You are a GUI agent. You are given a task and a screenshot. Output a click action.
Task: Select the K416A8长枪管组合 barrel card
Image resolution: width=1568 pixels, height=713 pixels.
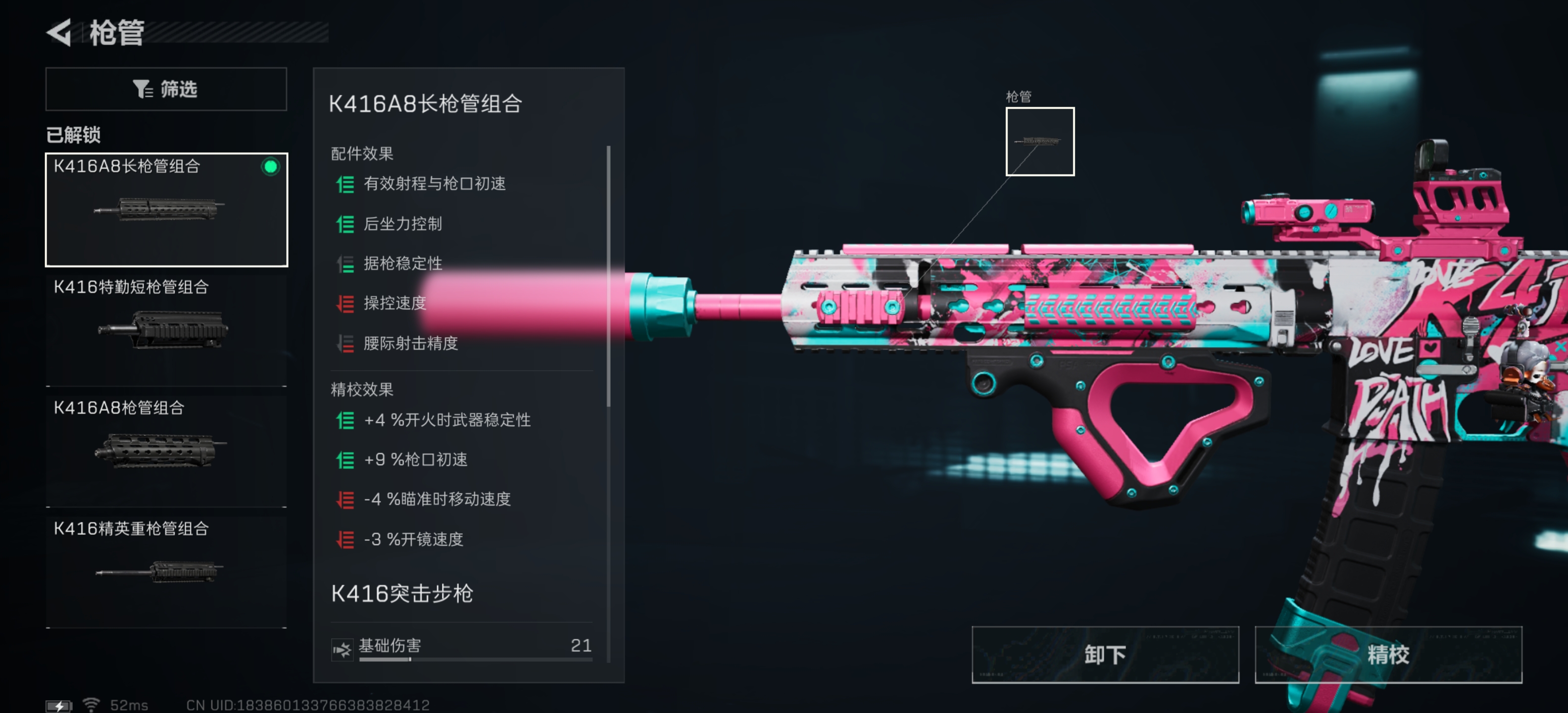click(x=166, y=209)
